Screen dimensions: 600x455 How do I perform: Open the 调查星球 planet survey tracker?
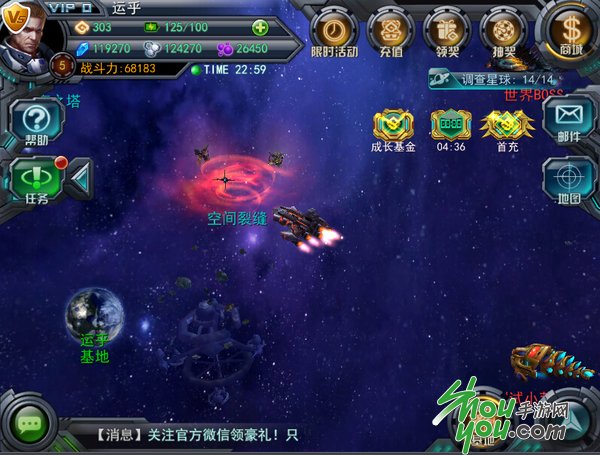coord(492,78)
